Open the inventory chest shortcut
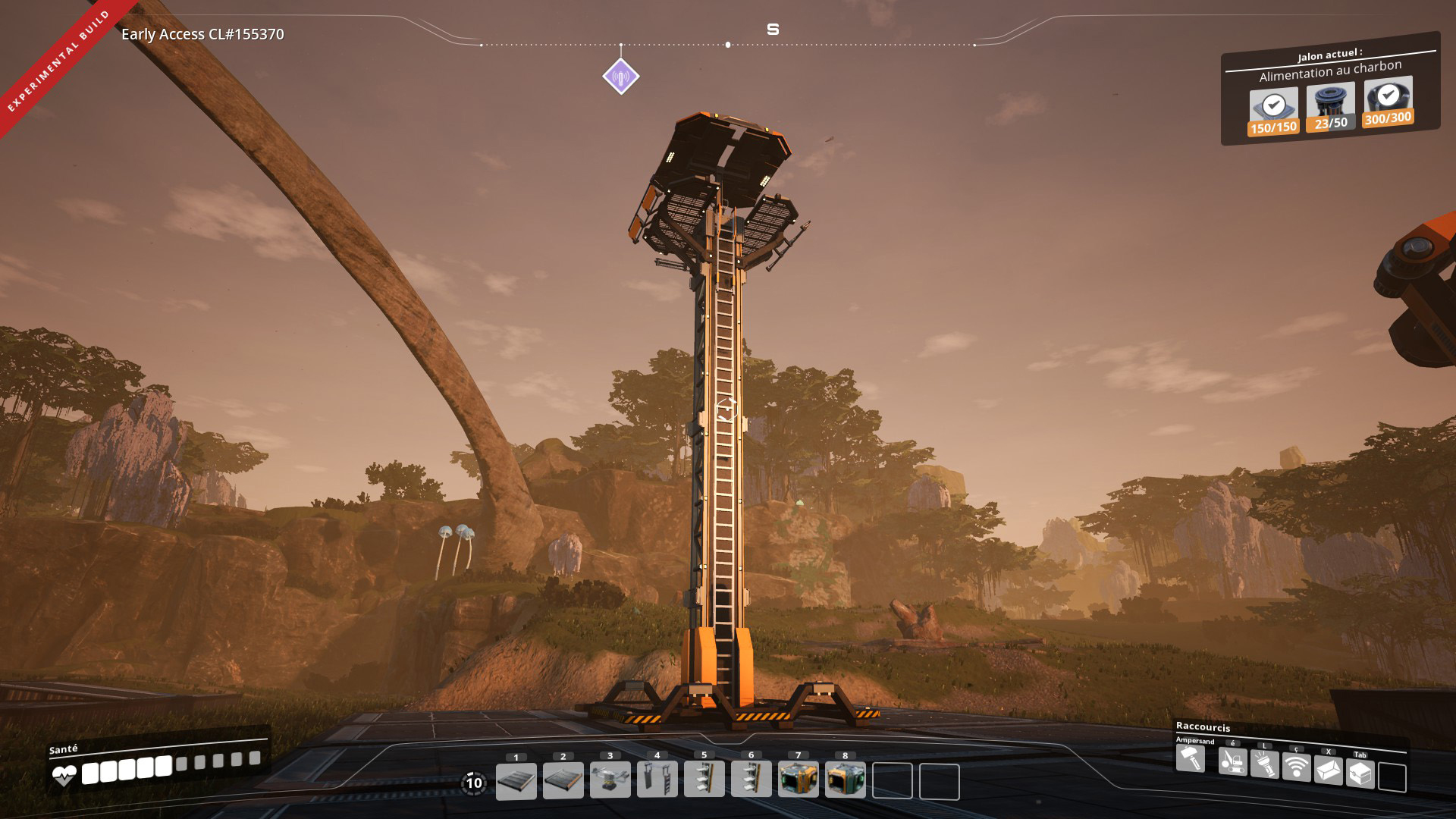The image size is (1456, 819). click(1360, 774)
